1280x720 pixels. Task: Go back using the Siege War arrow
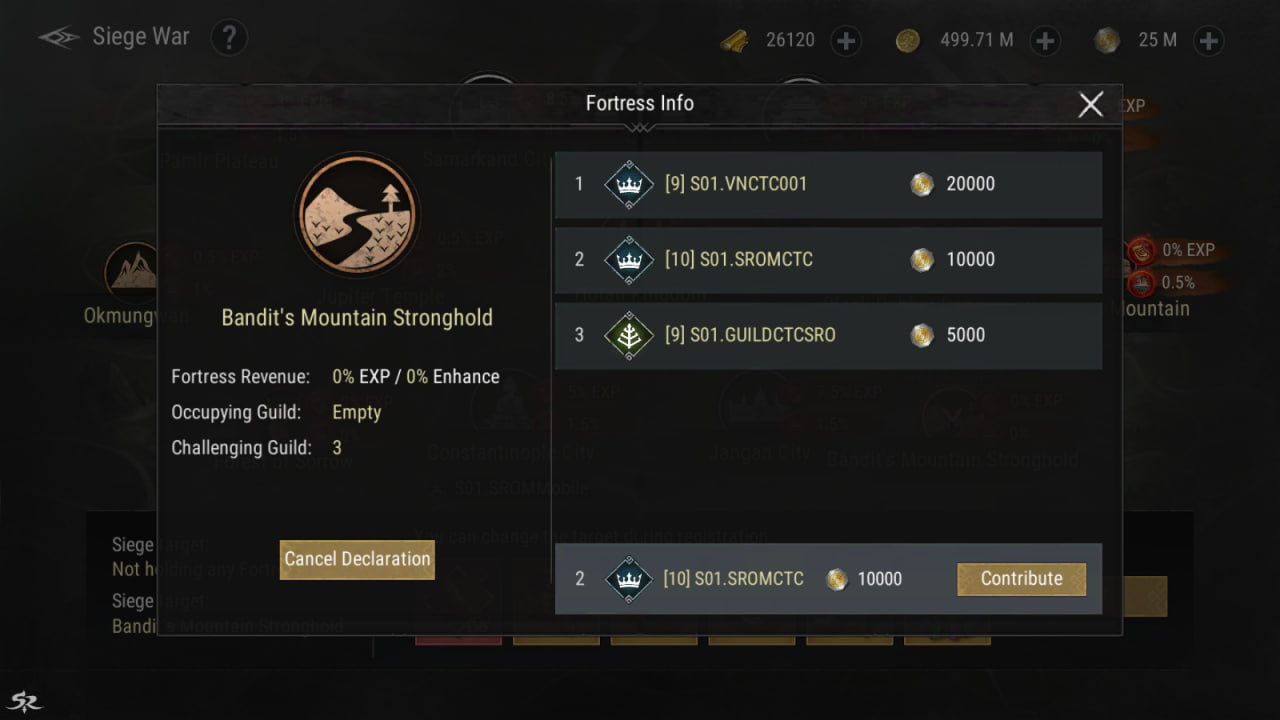tap(59, 38)
